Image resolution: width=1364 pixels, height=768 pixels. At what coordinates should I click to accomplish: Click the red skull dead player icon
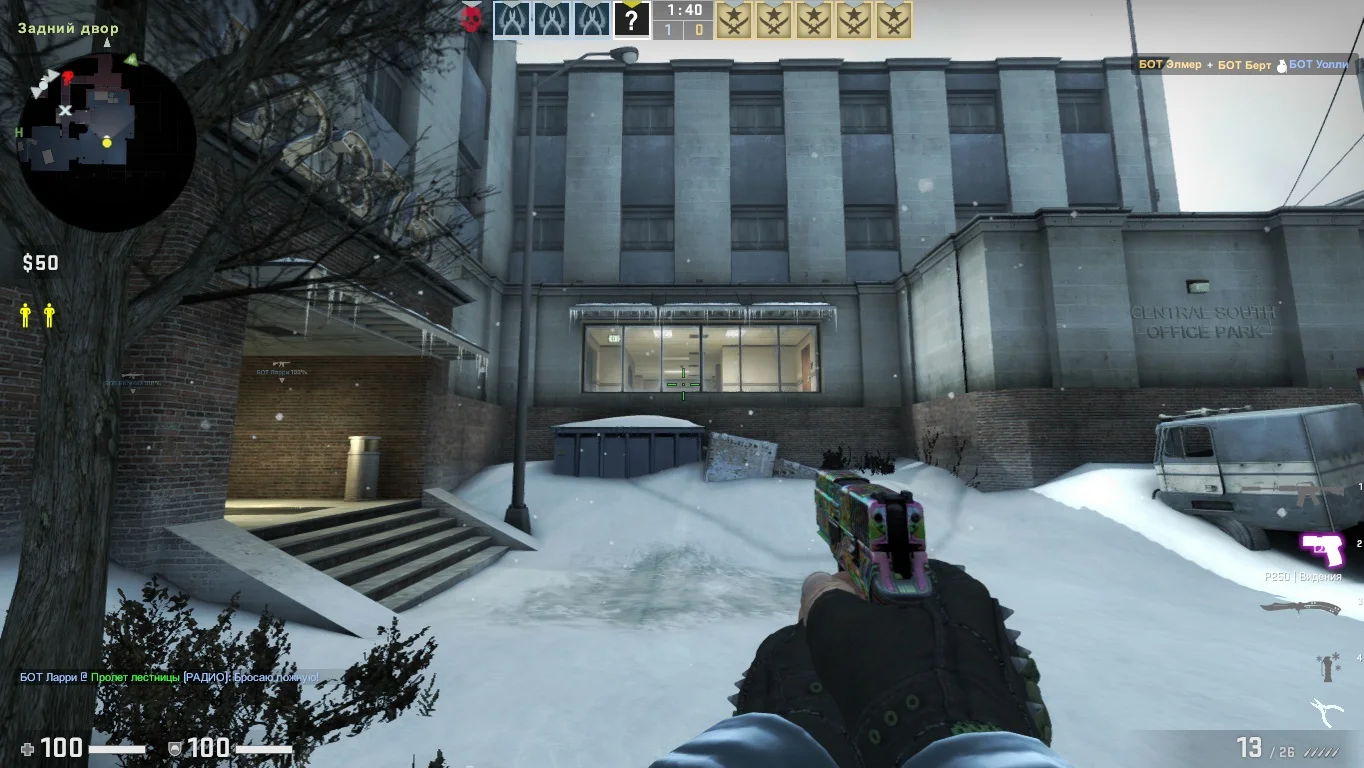[472, 19]
